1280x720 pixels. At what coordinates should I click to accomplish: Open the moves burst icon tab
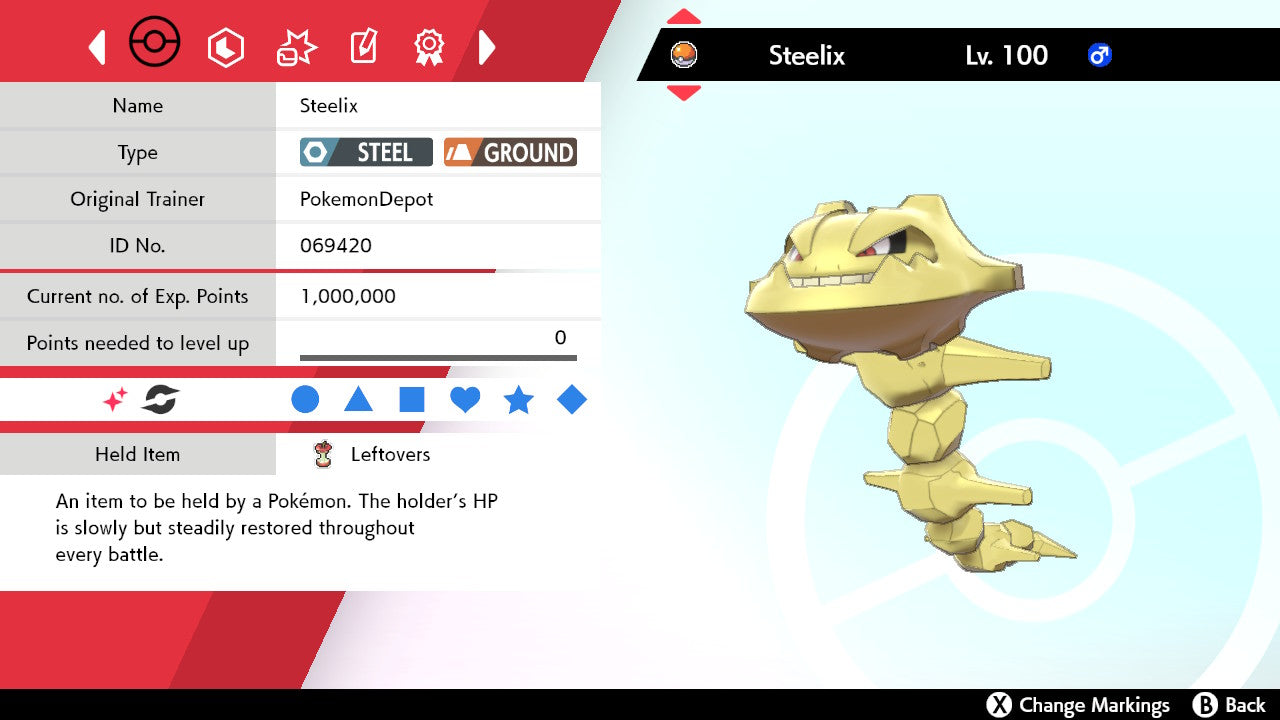[x=296, y=47]
